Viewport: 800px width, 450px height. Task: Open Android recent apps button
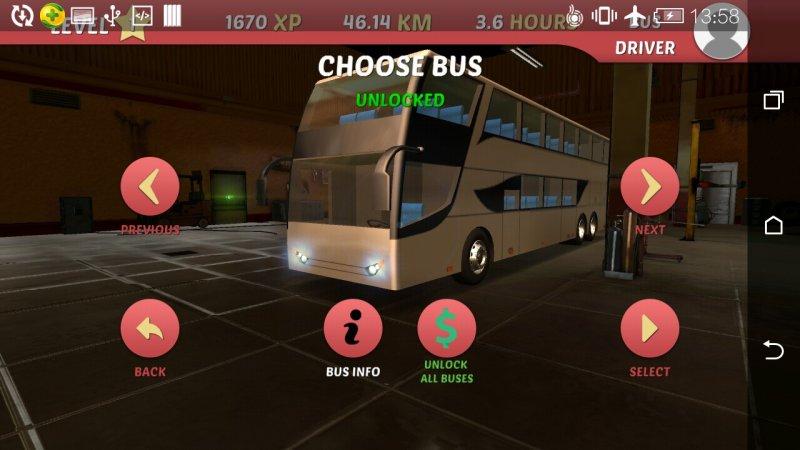[x=773, y=100]
